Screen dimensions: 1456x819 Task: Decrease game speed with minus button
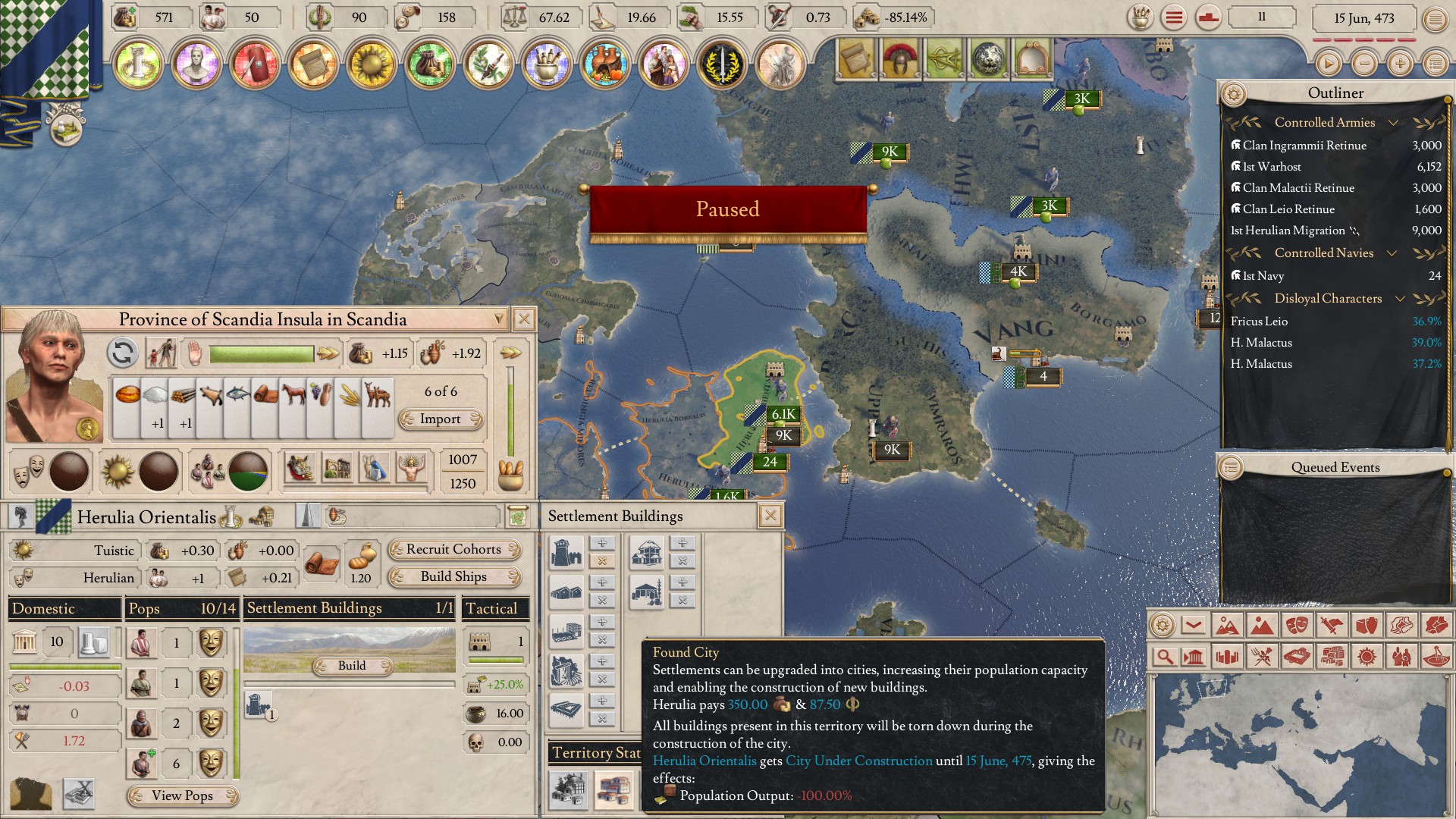tap(1364, 64)
